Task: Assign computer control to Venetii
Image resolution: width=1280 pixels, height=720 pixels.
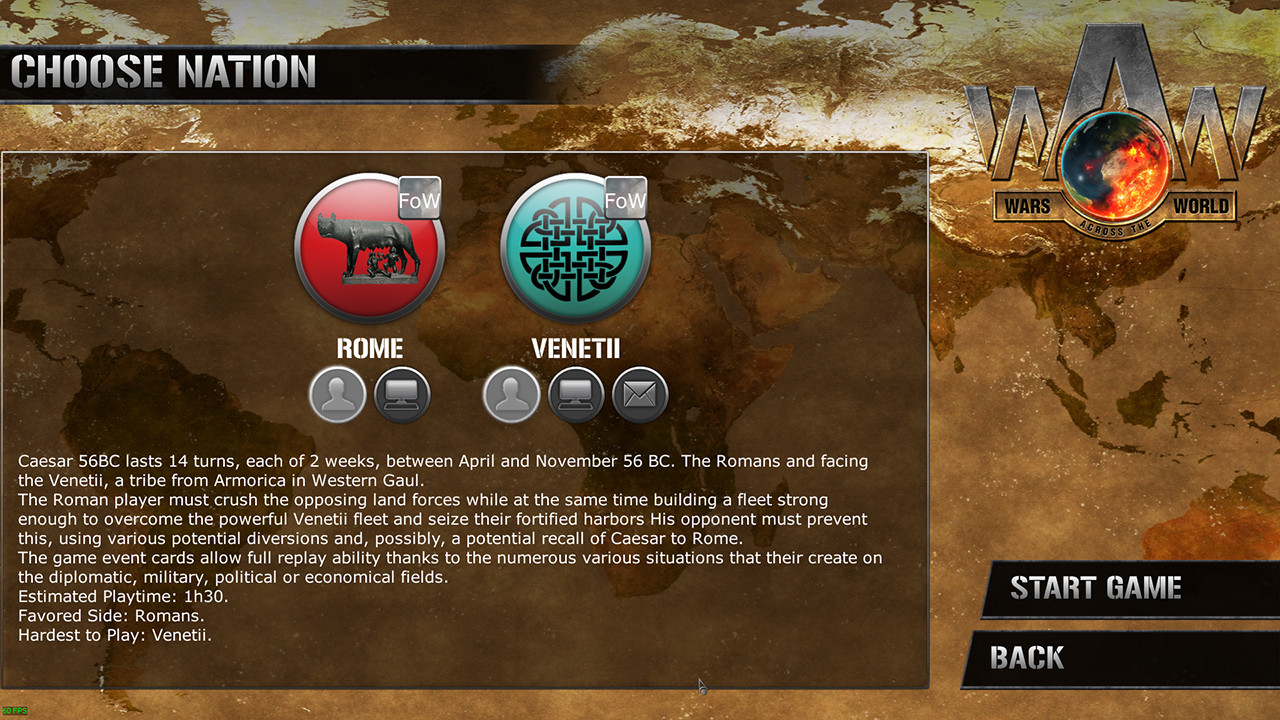Action: pos(575,394)
